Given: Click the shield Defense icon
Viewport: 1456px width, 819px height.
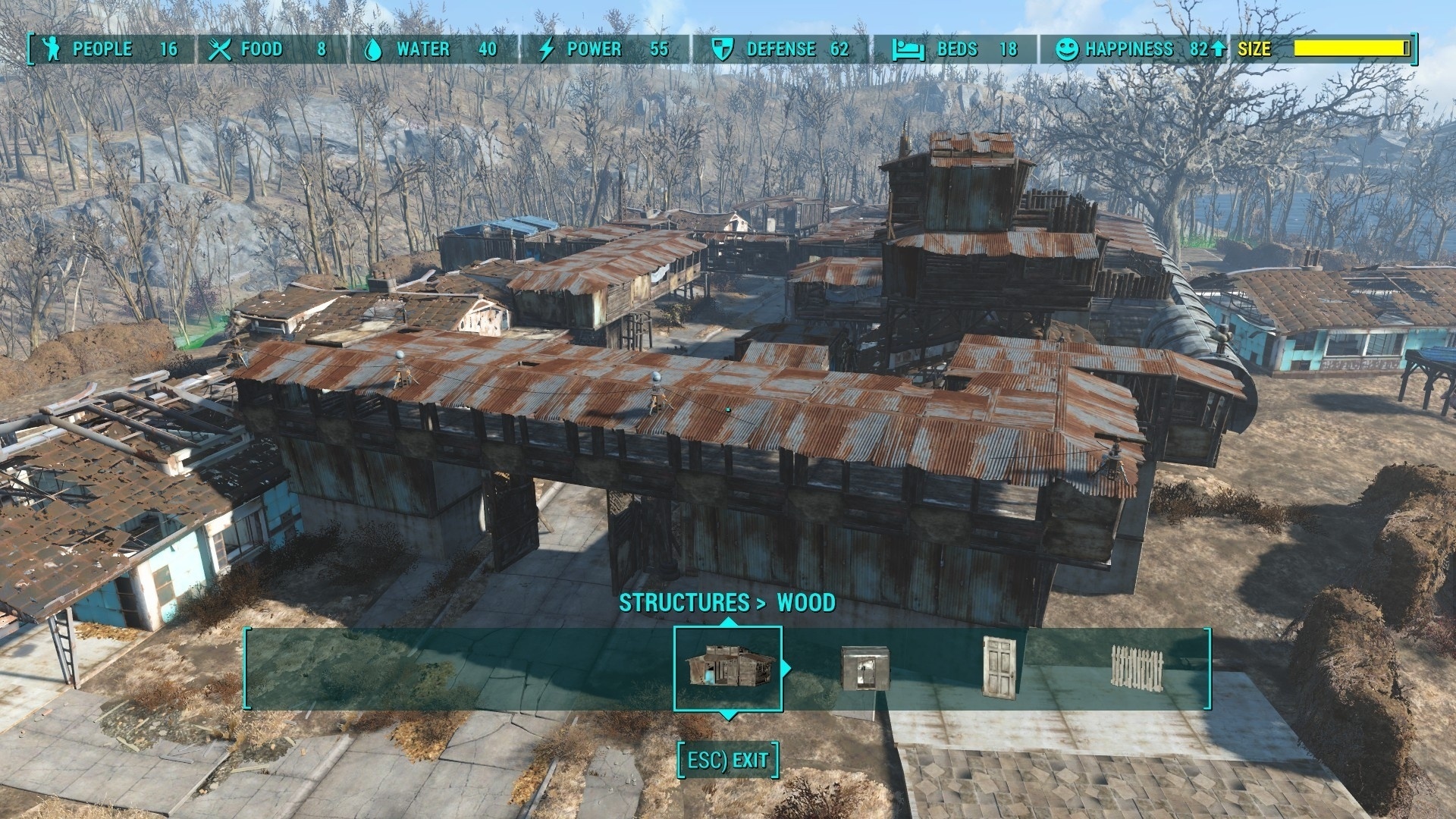Looking at the screenshot, I should point(722,49).
